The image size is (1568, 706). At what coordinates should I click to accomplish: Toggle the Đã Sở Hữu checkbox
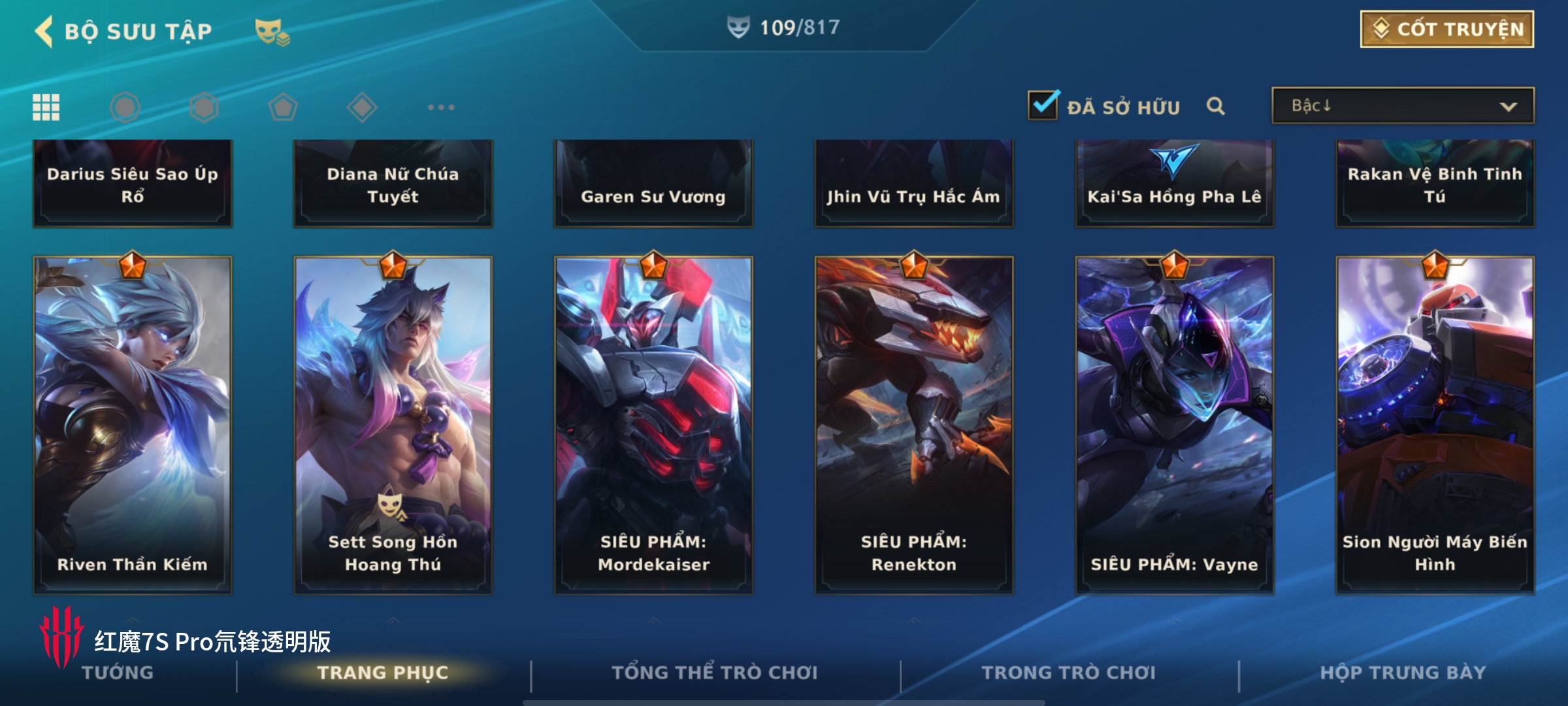coord(1043,105)
